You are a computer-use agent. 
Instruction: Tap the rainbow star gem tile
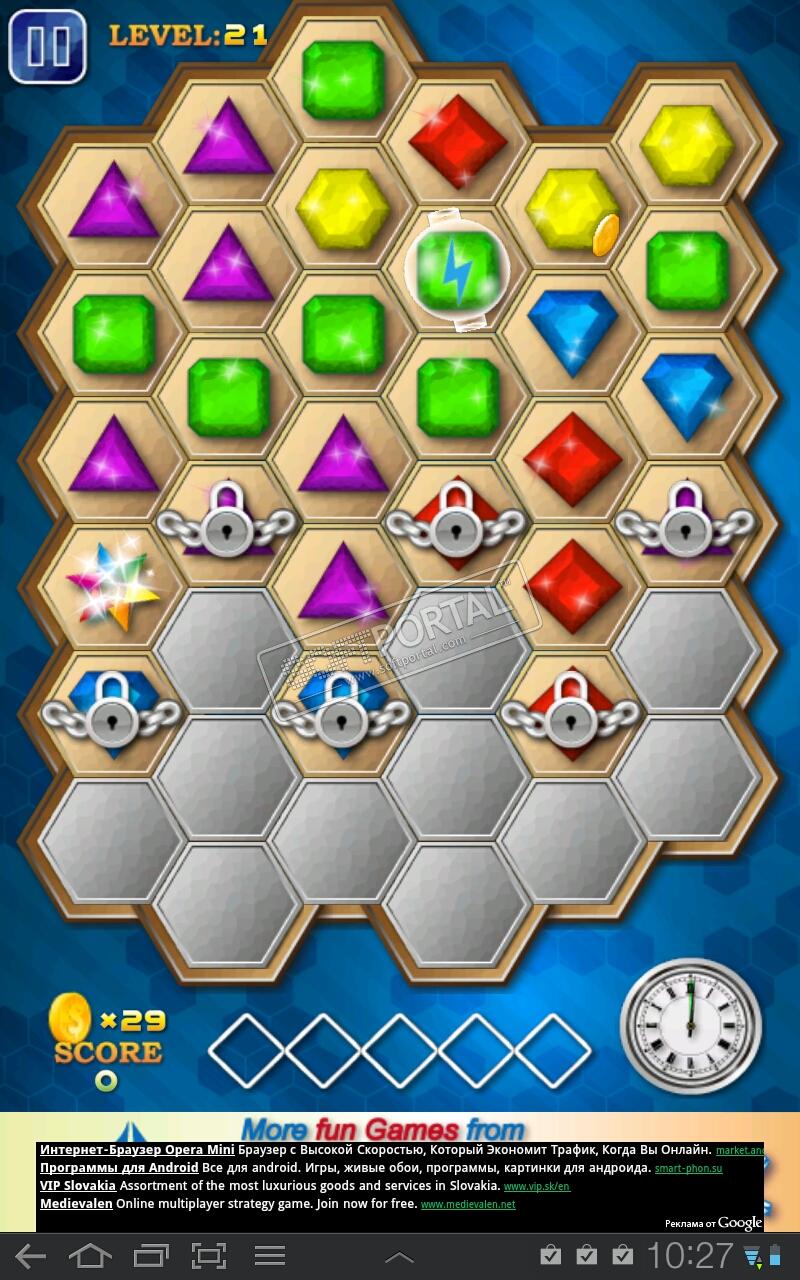(x=112, y=588)
